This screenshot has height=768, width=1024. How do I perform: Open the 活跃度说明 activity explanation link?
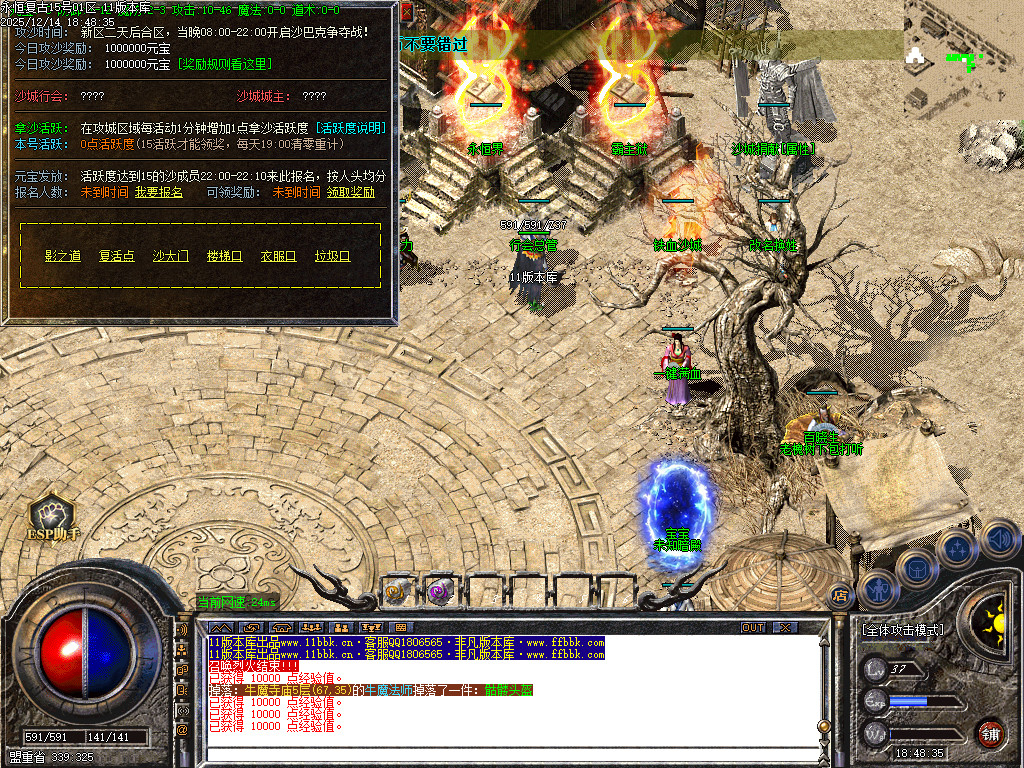pyautogui.click(x=350, y=128)
